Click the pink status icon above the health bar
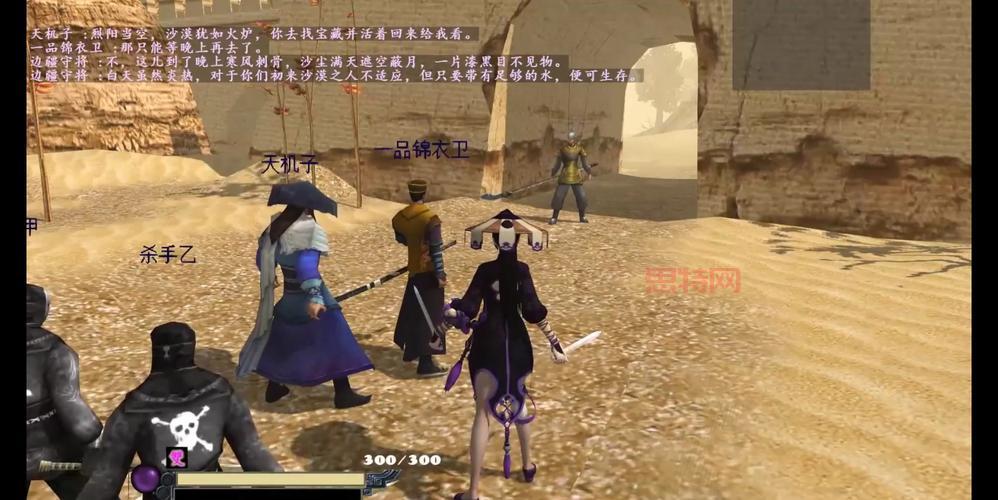 (x=177, y=457)
